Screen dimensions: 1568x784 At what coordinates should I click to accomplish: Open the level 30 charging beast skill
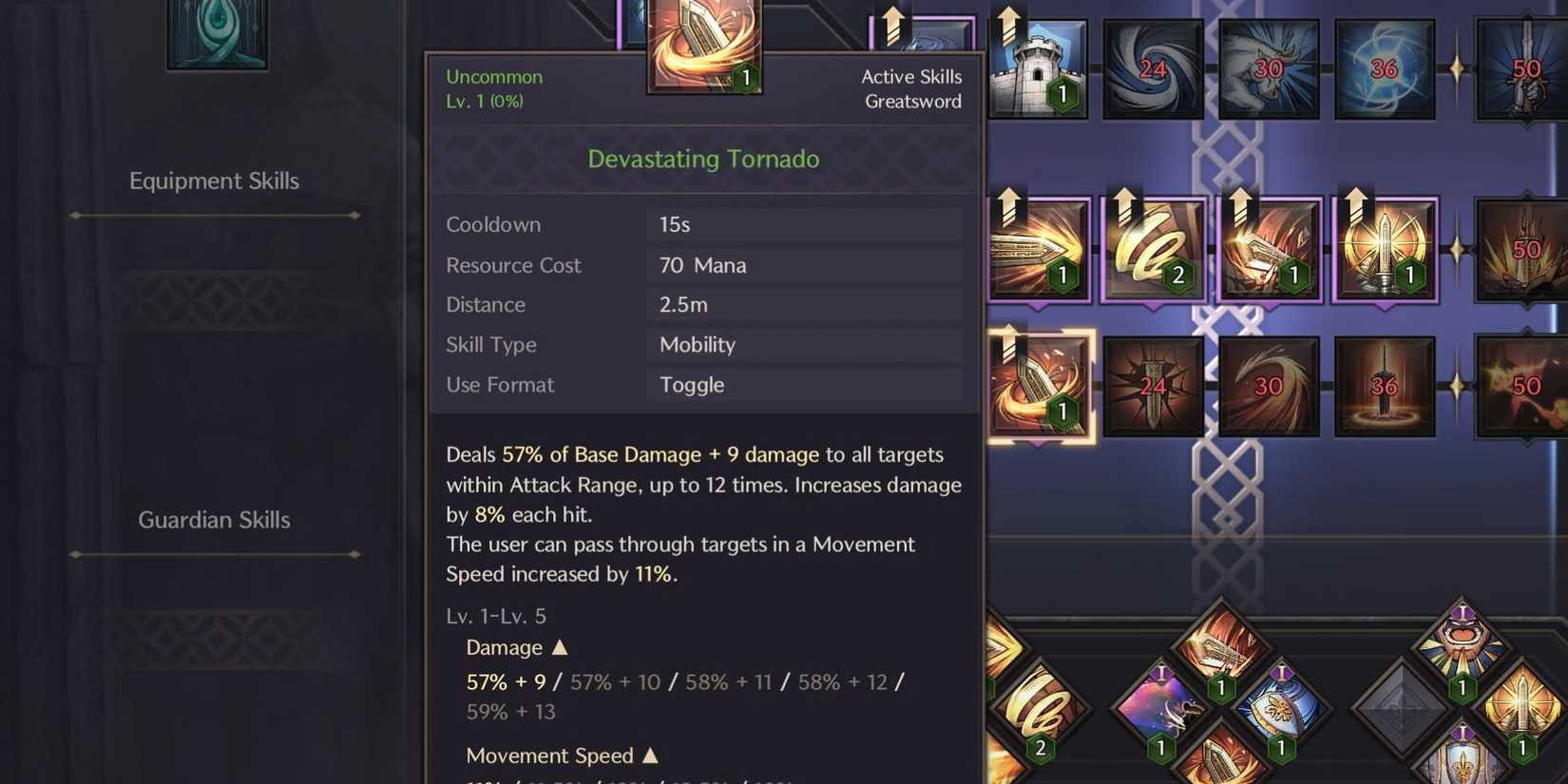pyautogui.click(x=1269, y=68)
